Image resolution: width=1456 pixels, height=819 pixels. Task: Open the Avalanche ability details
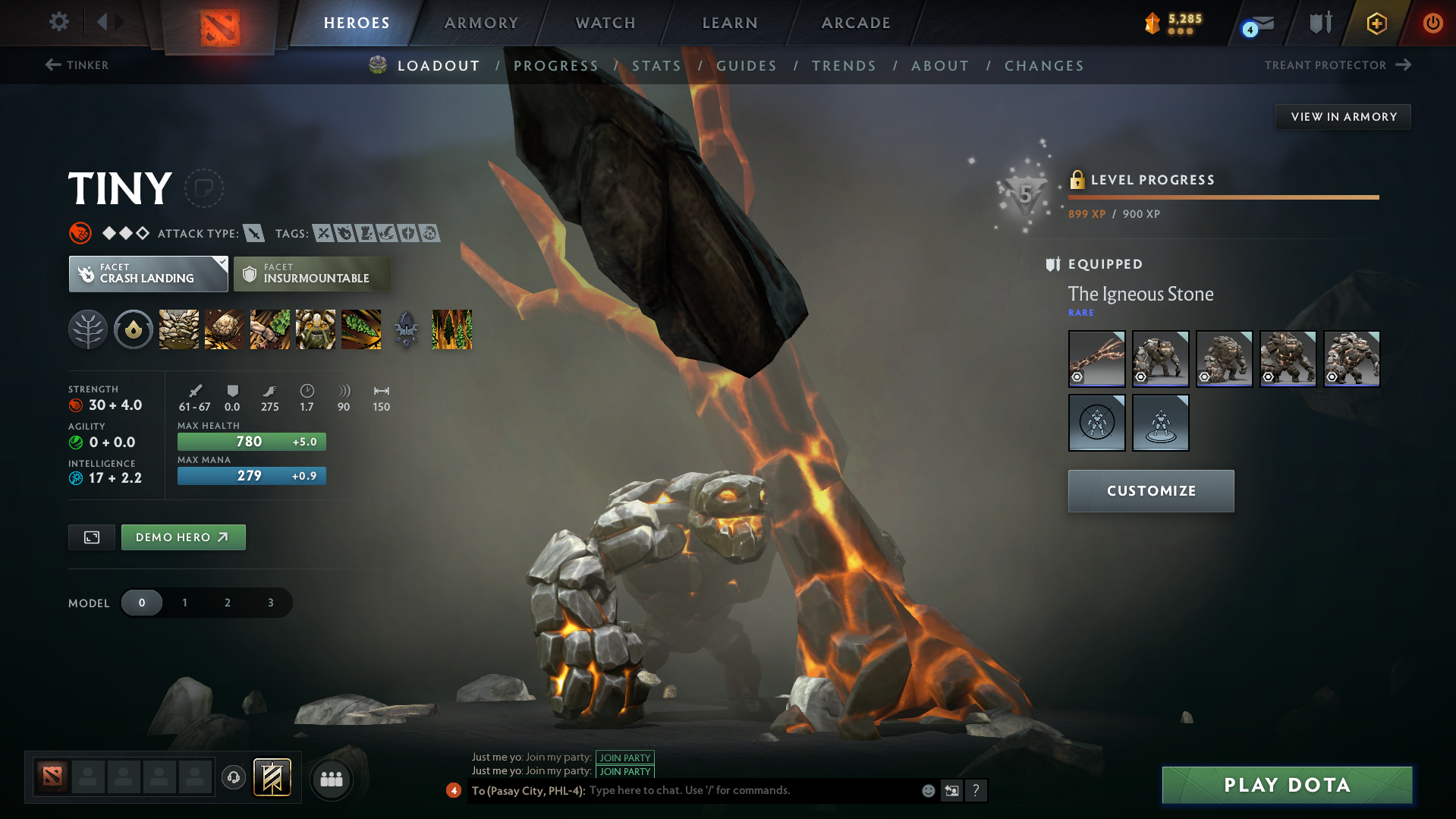click(x=178, y=329)
